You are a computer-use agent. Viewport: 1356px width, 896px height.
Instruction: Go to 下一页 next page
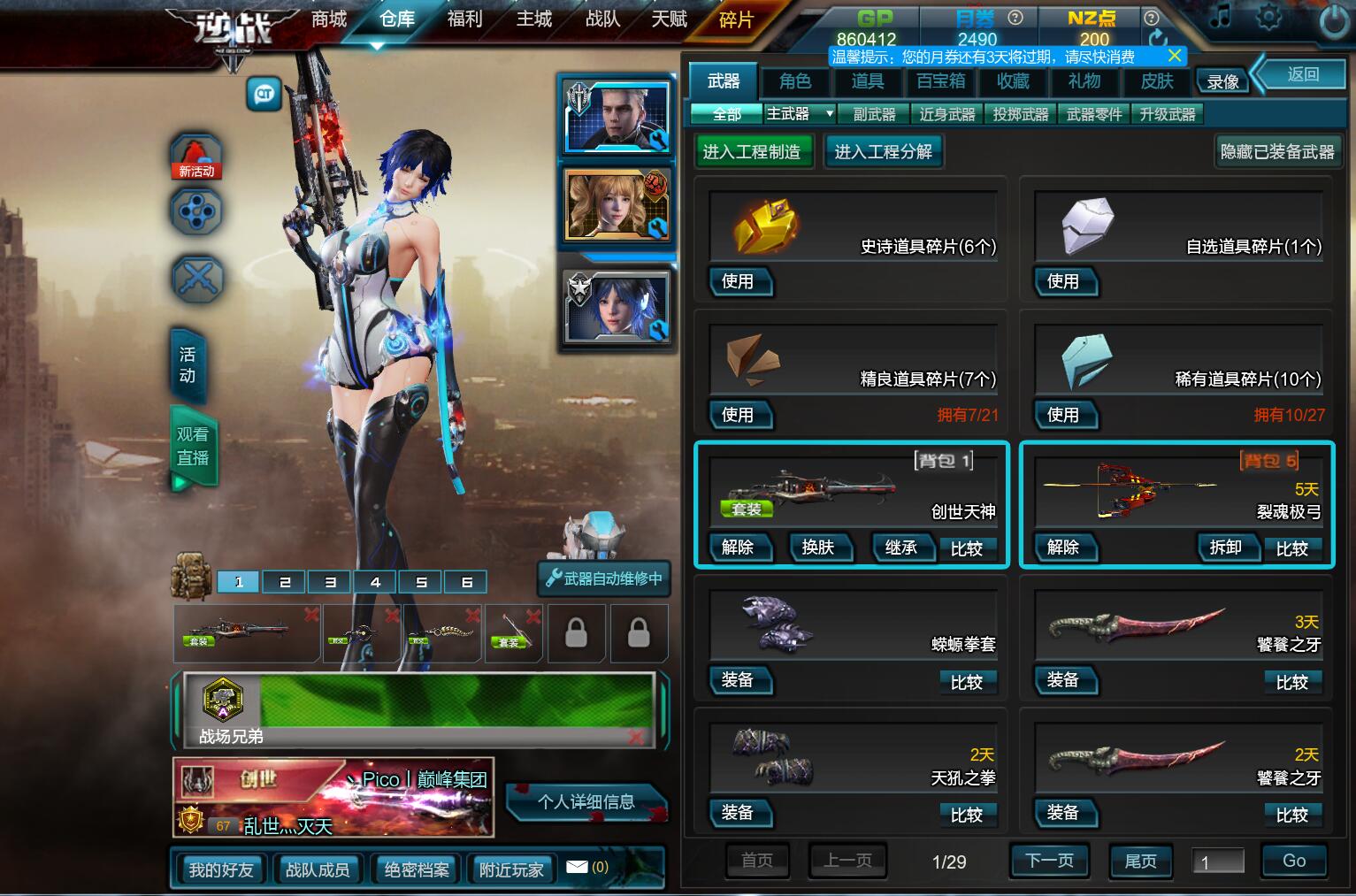pos(1048,861)
